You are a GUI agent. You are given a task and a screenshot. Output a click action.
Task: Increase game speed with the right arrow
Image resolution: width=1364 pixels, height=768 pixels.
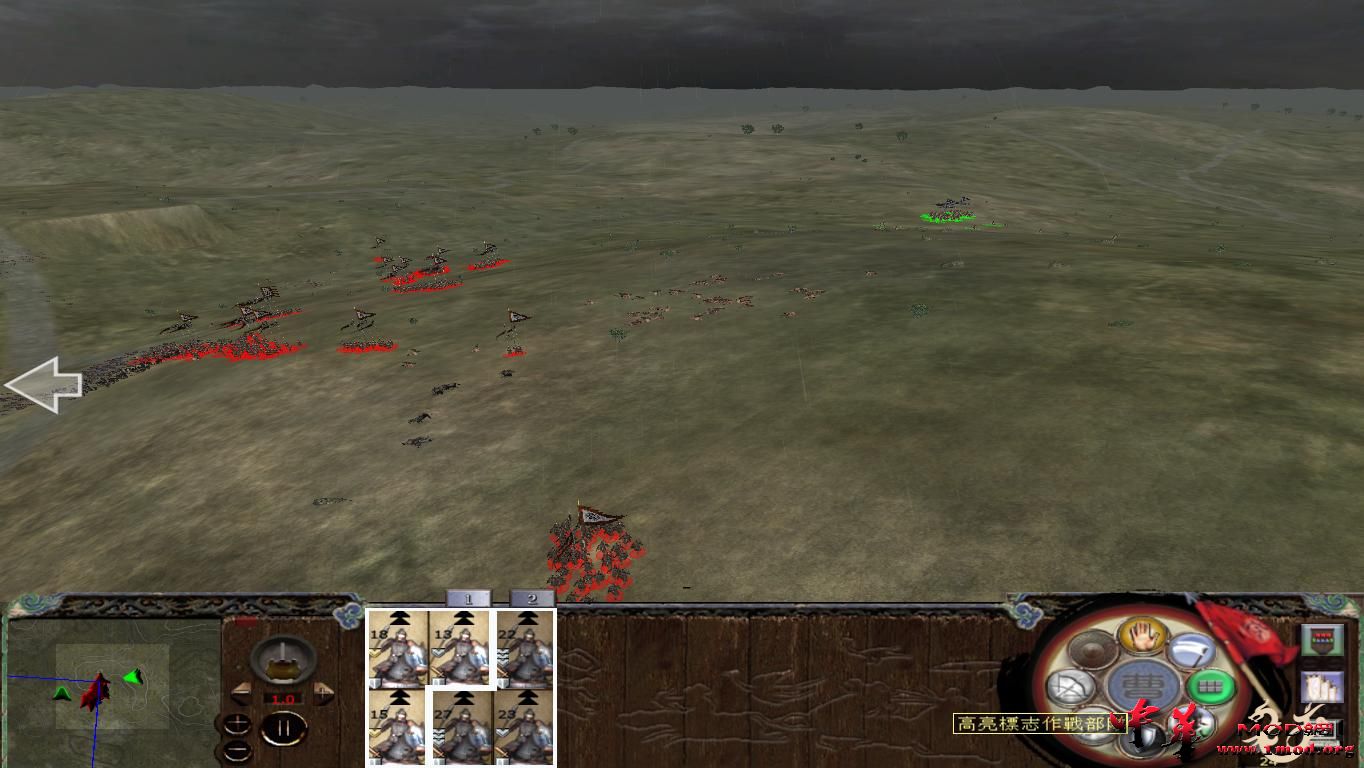(x=323, y=692)
